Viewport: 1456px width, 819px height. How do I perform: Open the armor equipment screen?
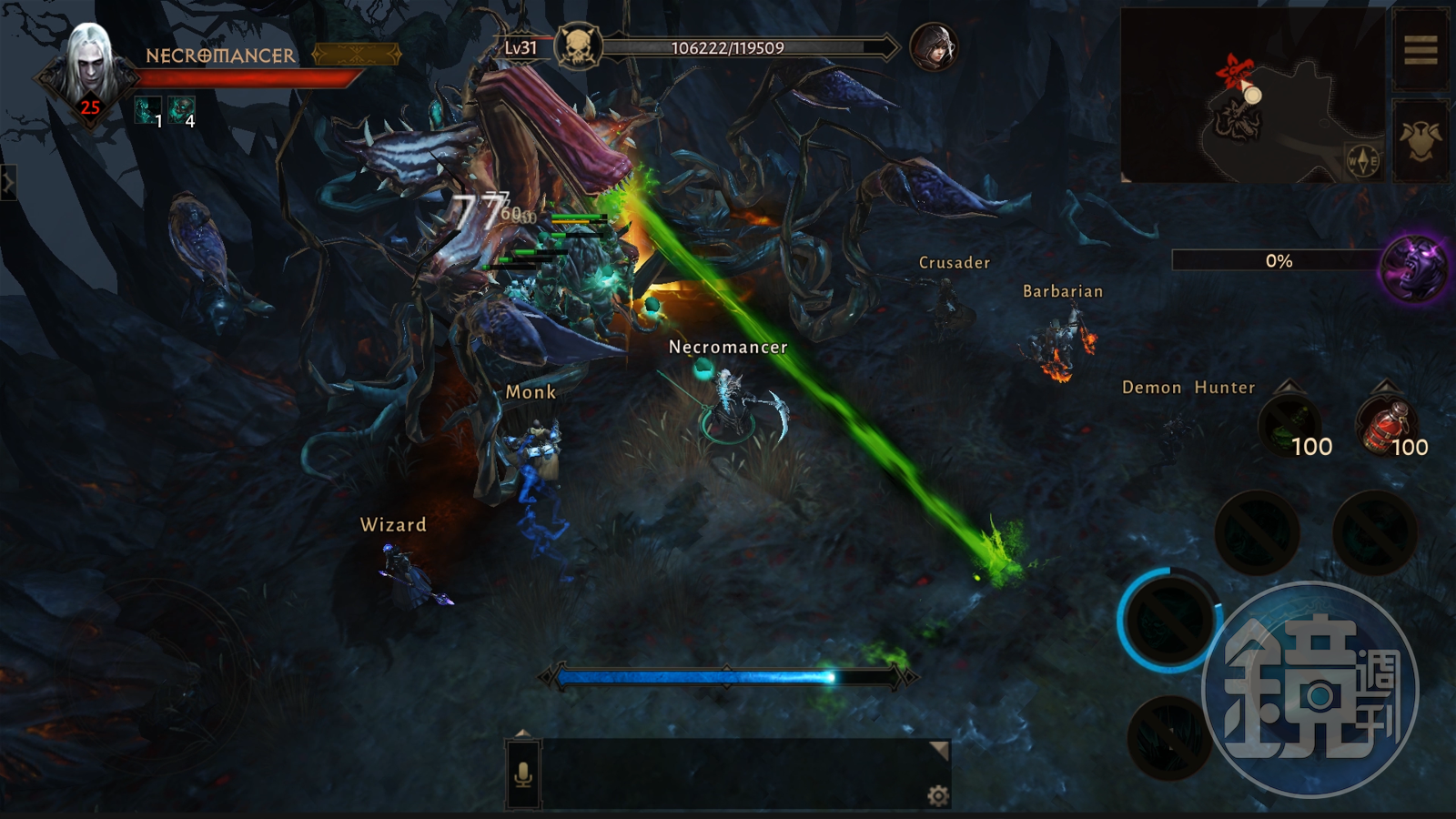(x=1420, y=141)
